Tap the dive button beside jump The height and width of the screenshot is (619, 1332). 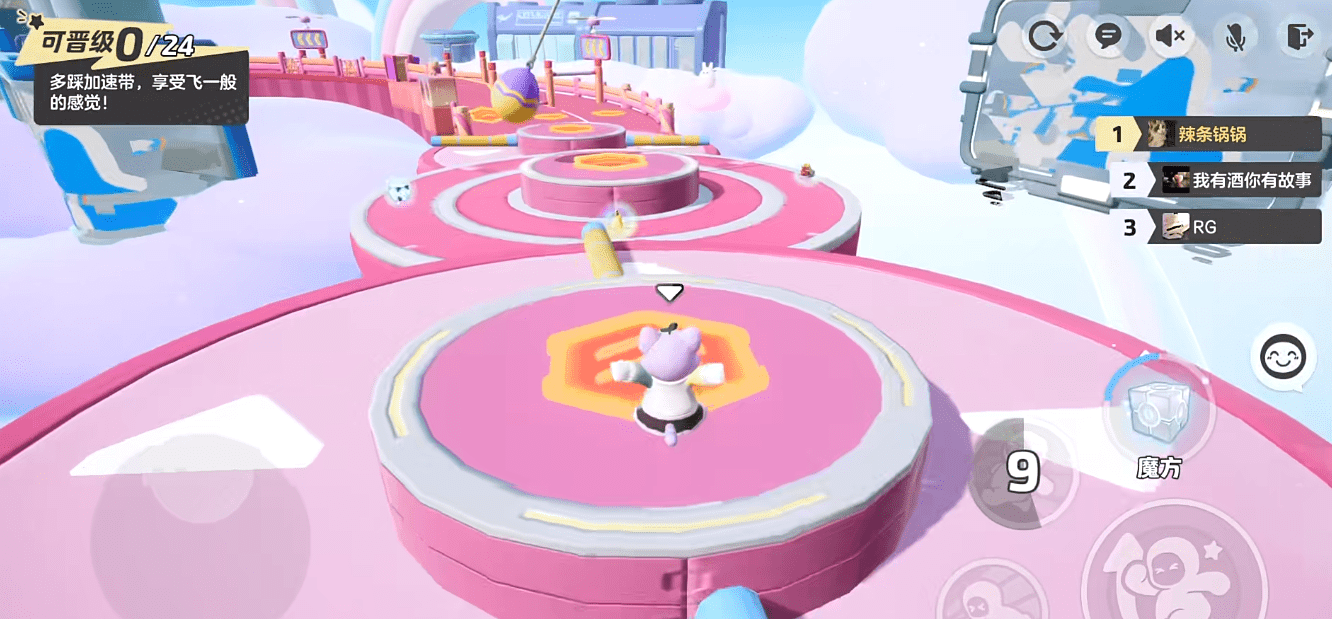click(990, 596)
